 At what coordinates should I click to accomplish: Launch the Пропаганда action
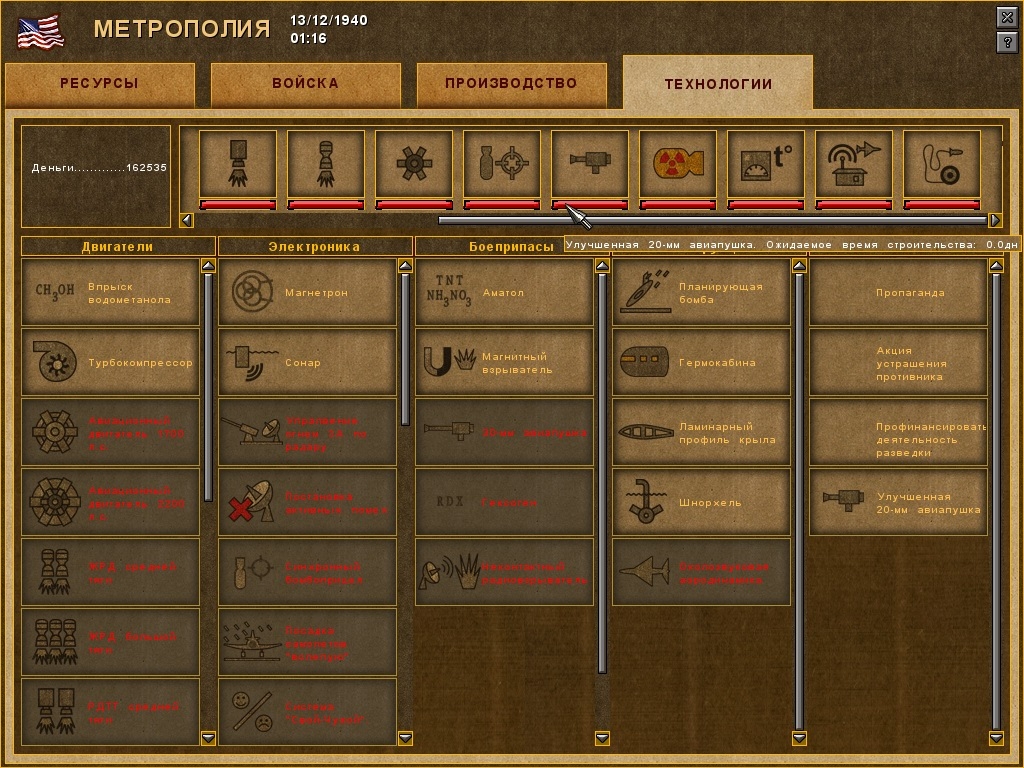tap(898, 293)
